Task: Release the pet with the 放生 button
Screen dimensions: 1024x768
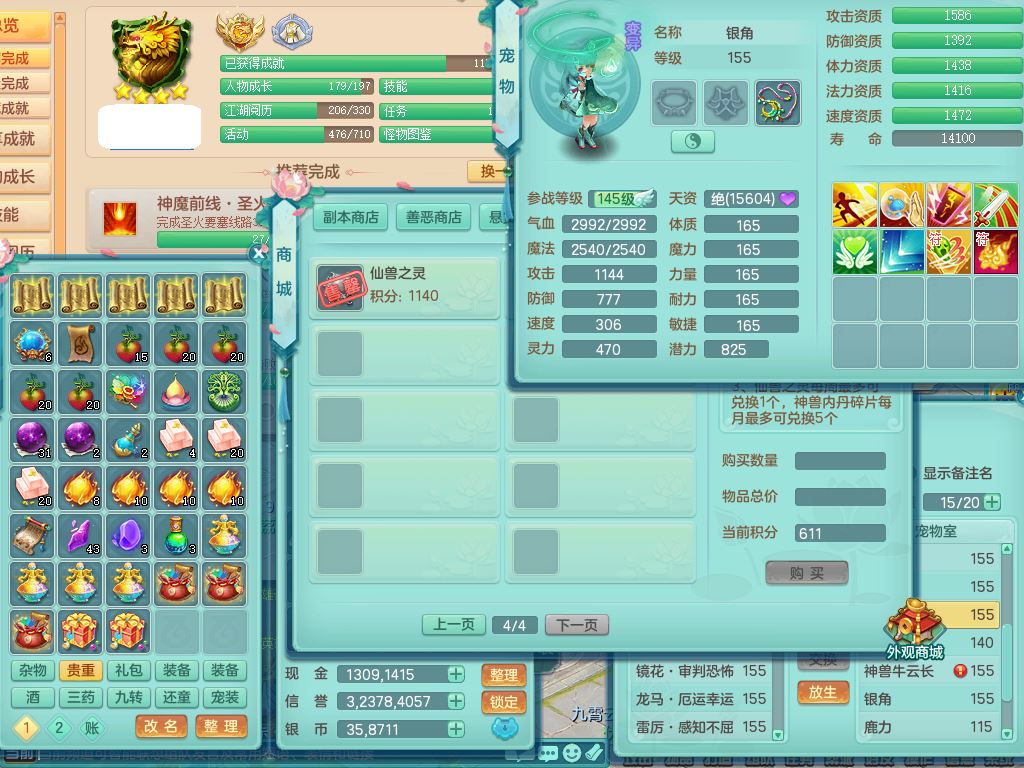Action: [x=823, y=692]
